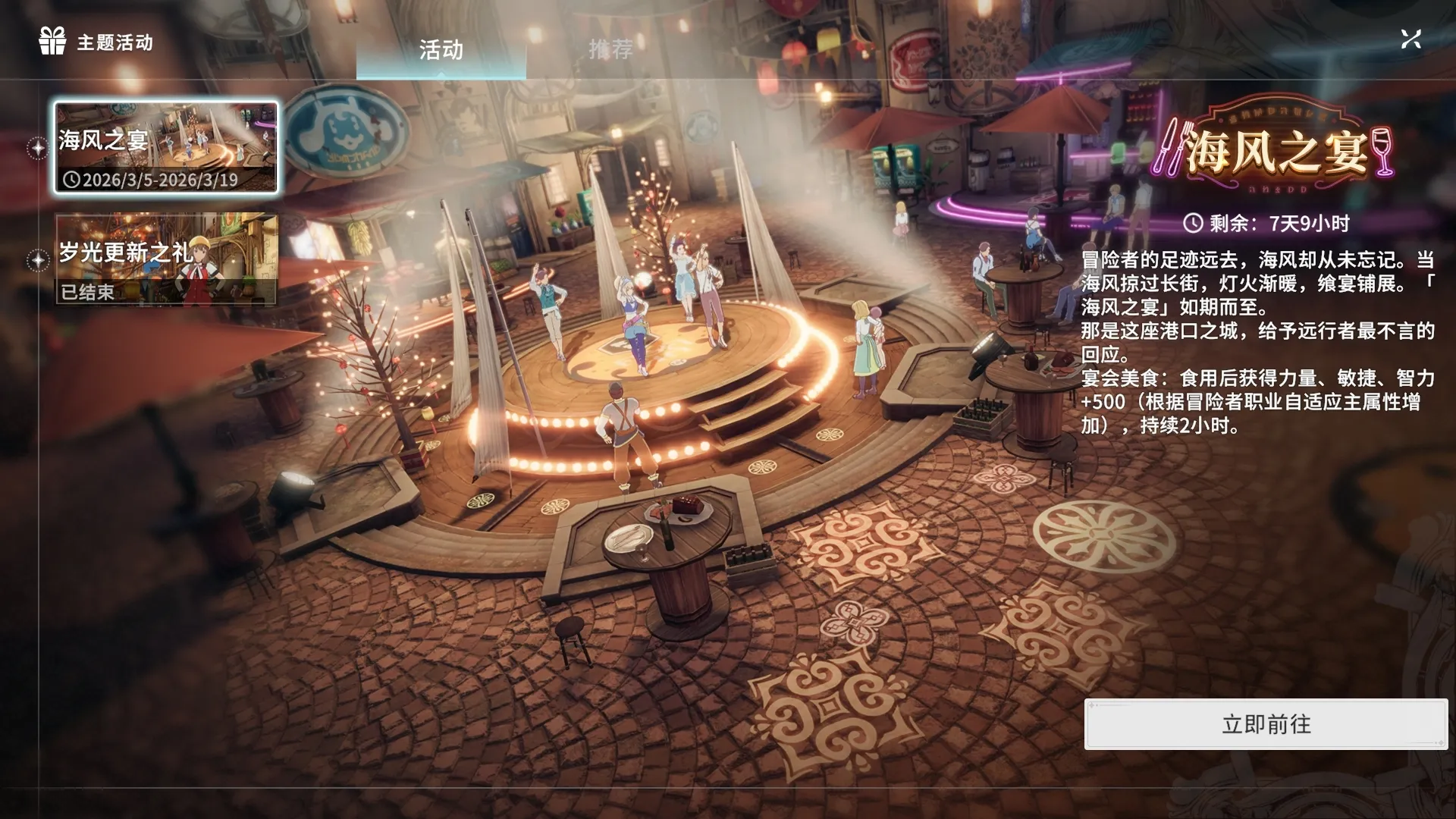Viewport: 1456px width, 819px height.
Task: Select the 海风之宴 event thumbnail
Action: (x=166, y=148)
